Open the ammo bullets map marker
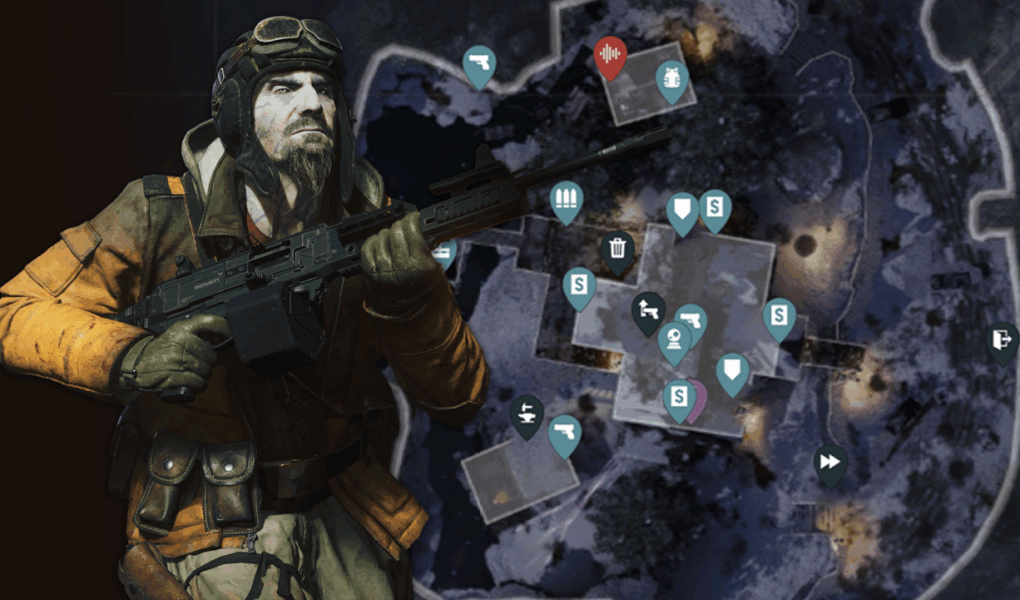Screen dimensions: 1020x600 point(566,199)
